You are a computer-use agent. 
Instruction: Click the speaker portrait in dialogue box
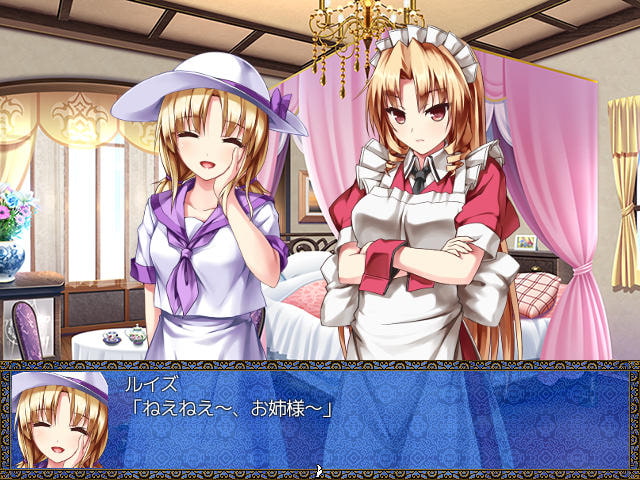(x=62, y=419)
